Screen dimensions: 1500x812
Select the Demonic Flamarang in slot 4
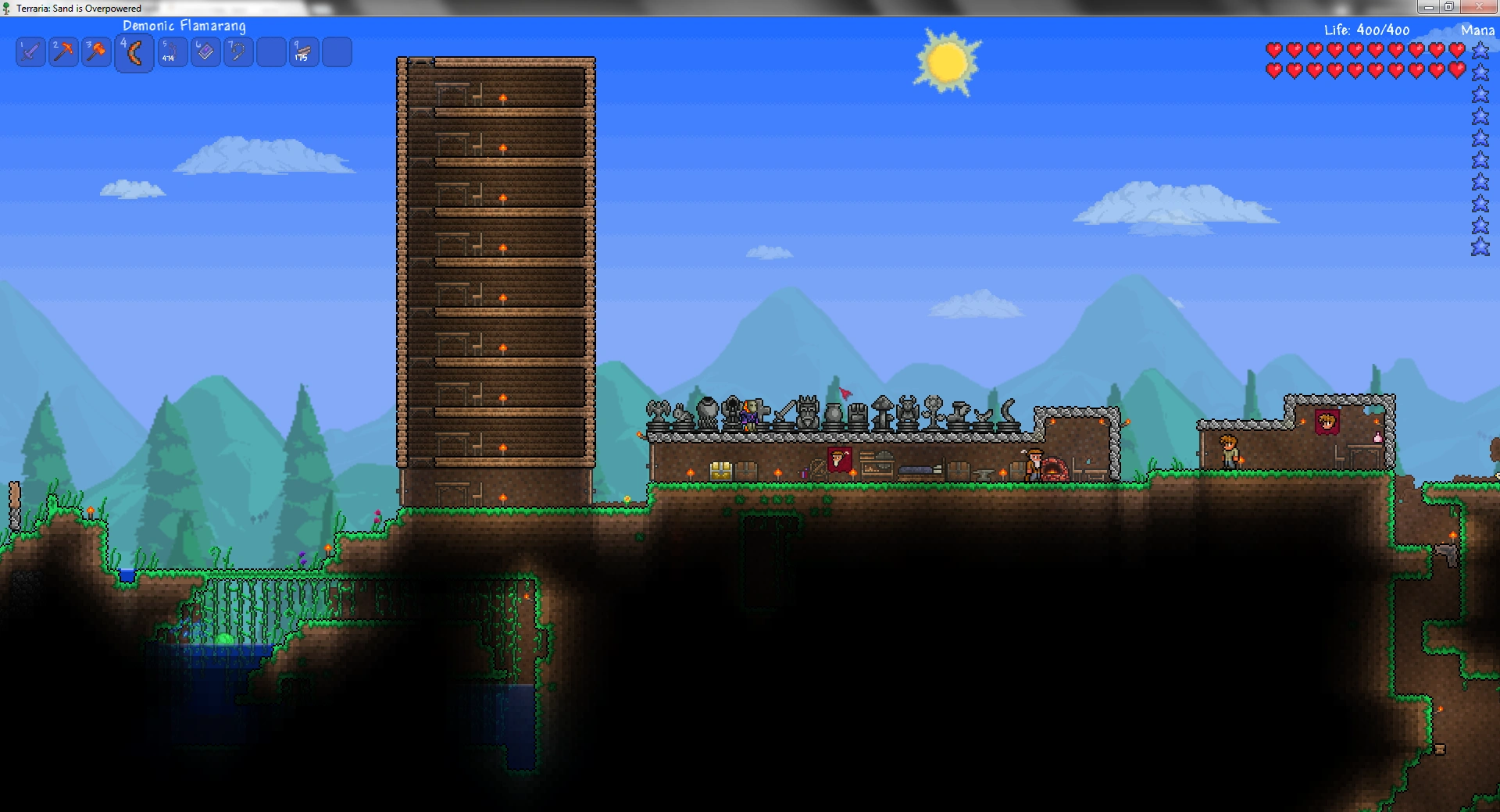point(133,52)
